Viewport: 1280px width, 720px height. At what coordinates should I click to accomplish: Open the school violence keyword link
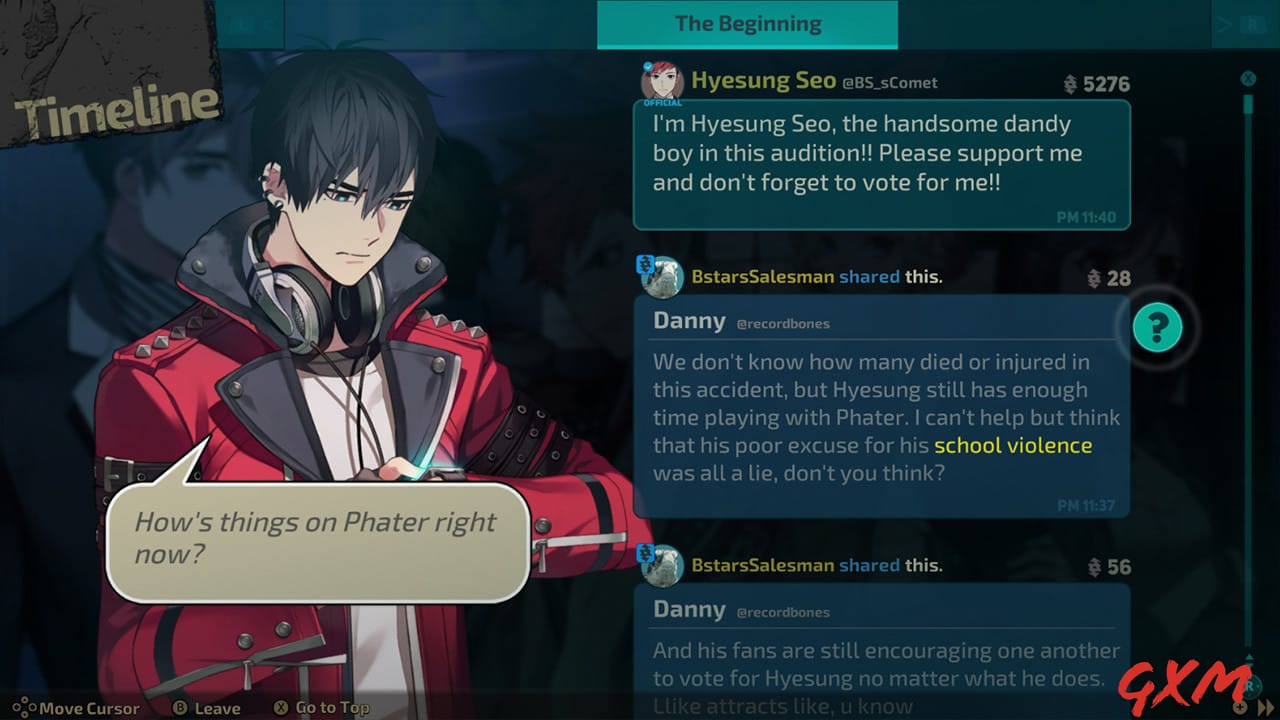click(1014, 446)
